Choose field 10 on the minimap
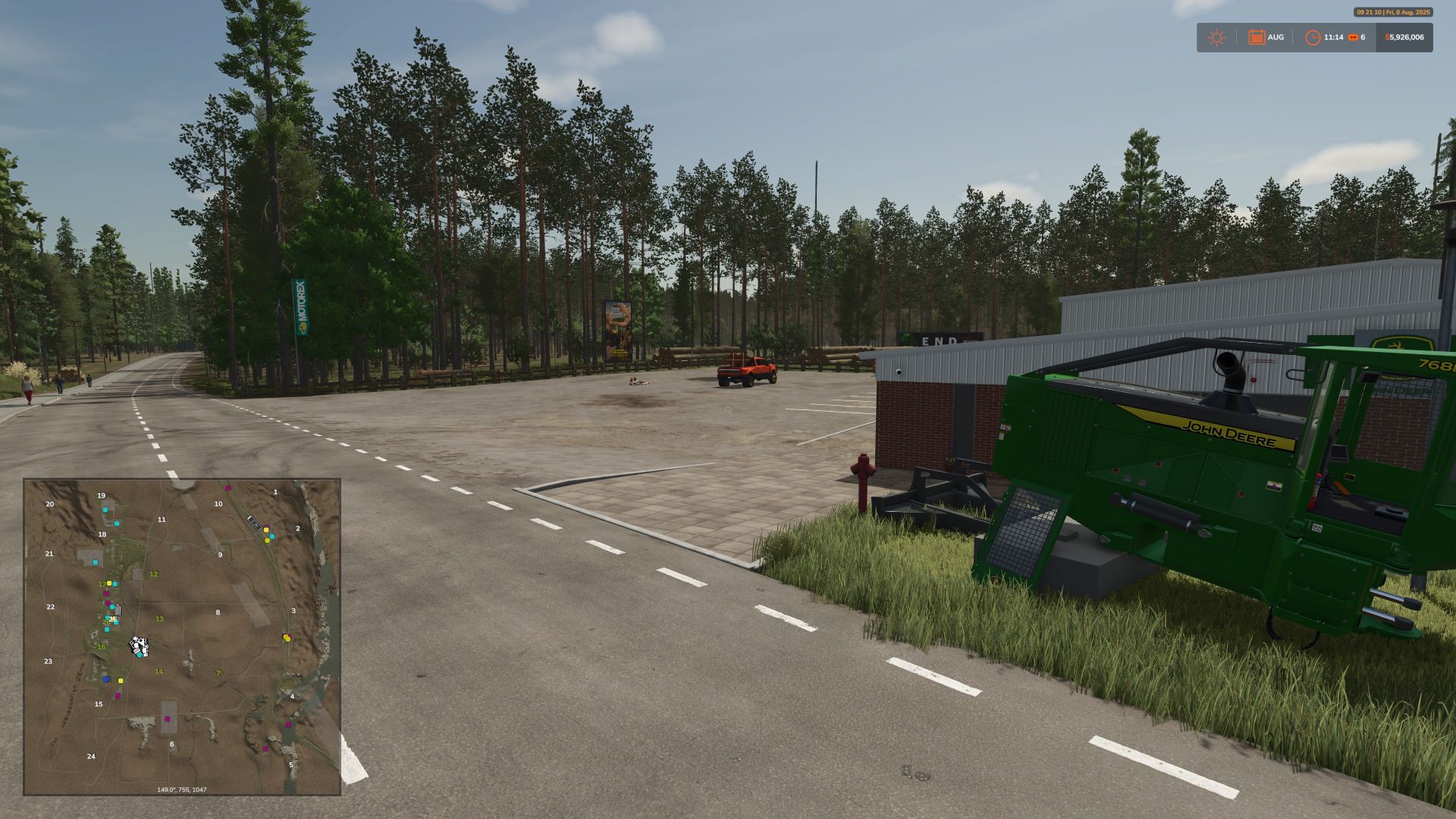The height and width of the screenshot is (819, 1456). [218, 504]
